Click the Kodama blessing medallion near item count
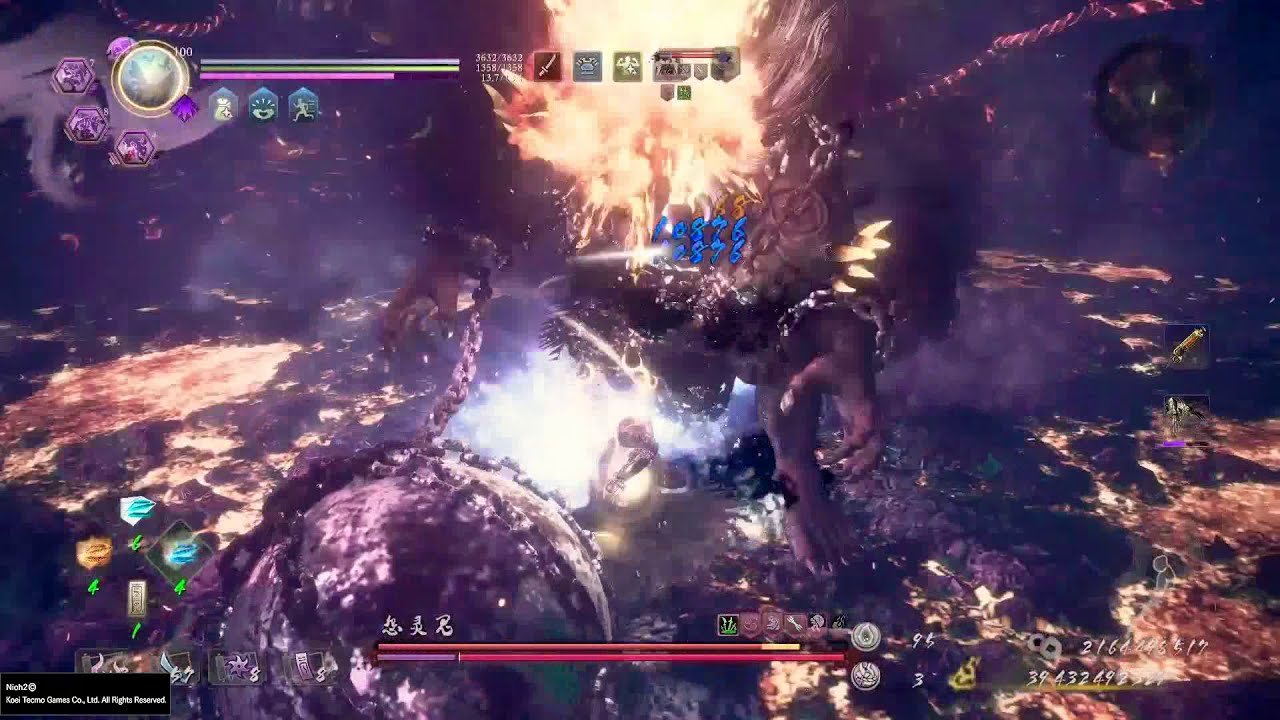Viewport: 1280px width, 720px height. coord(866,677)
